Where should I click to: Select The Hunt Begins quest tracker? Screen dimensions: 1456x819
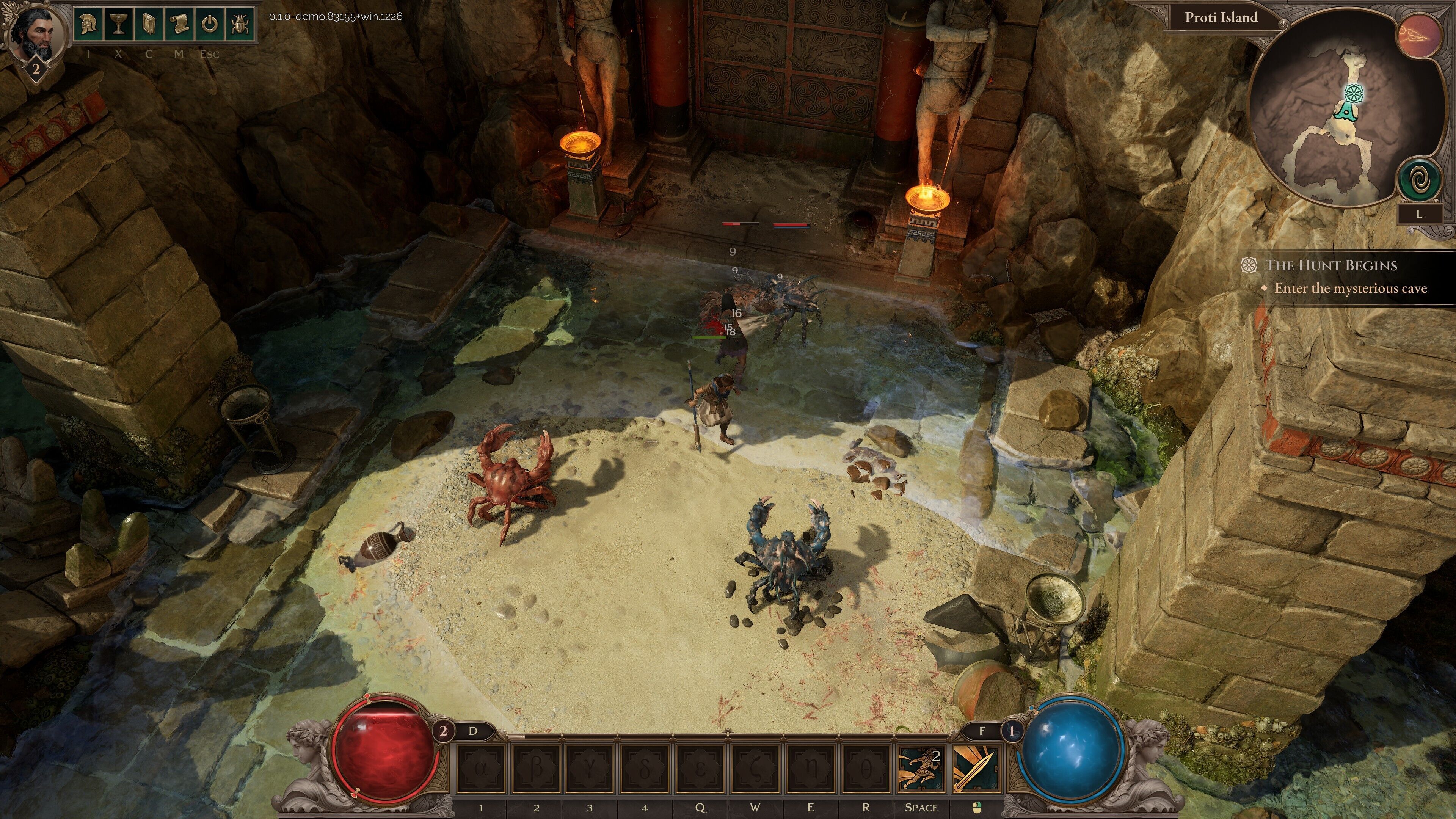(1330, 266)
